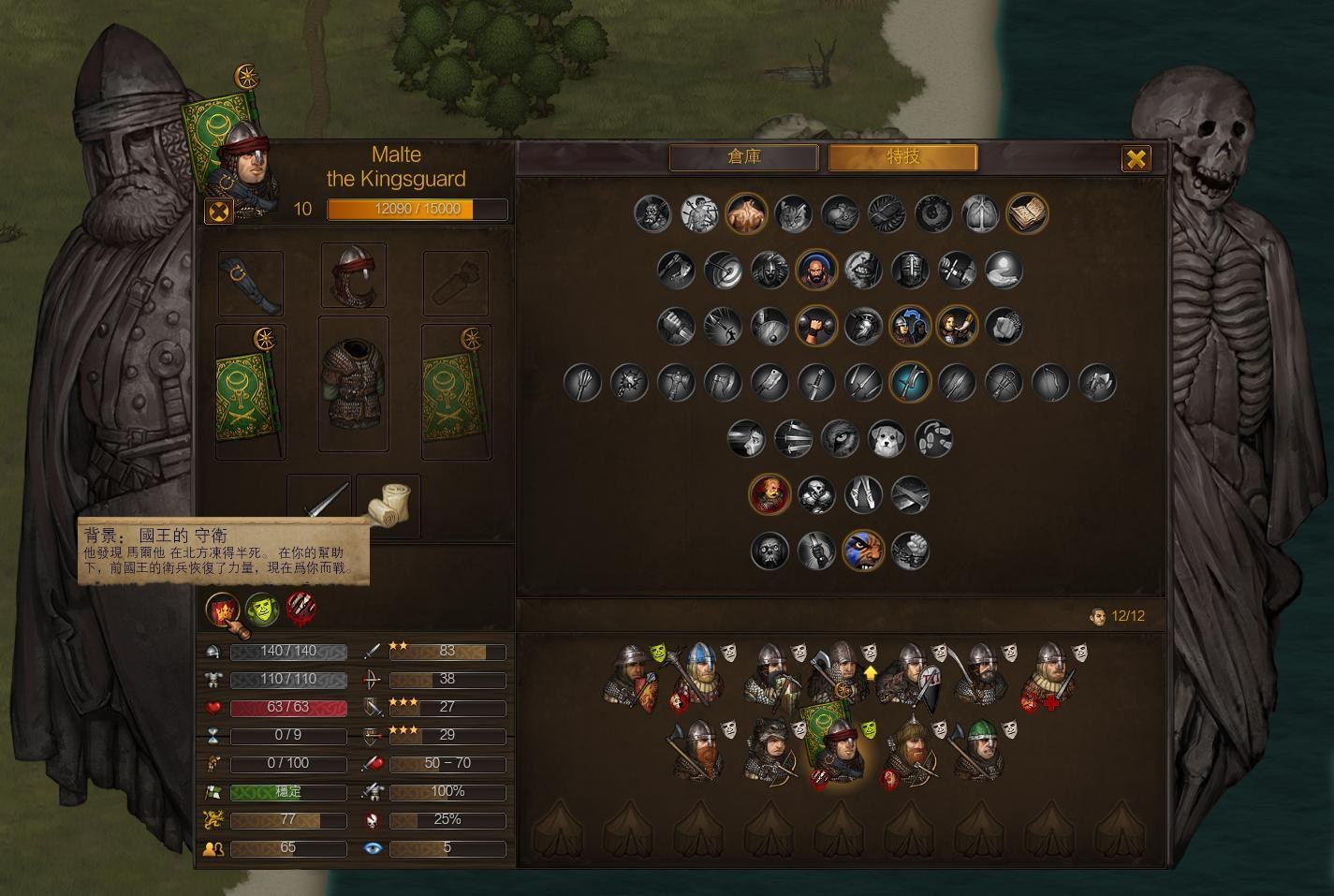Image resolution: width=1334 pixels, height=896 pixels.
Task: Choose the white dog perk icon
Action: click(886, 439)
